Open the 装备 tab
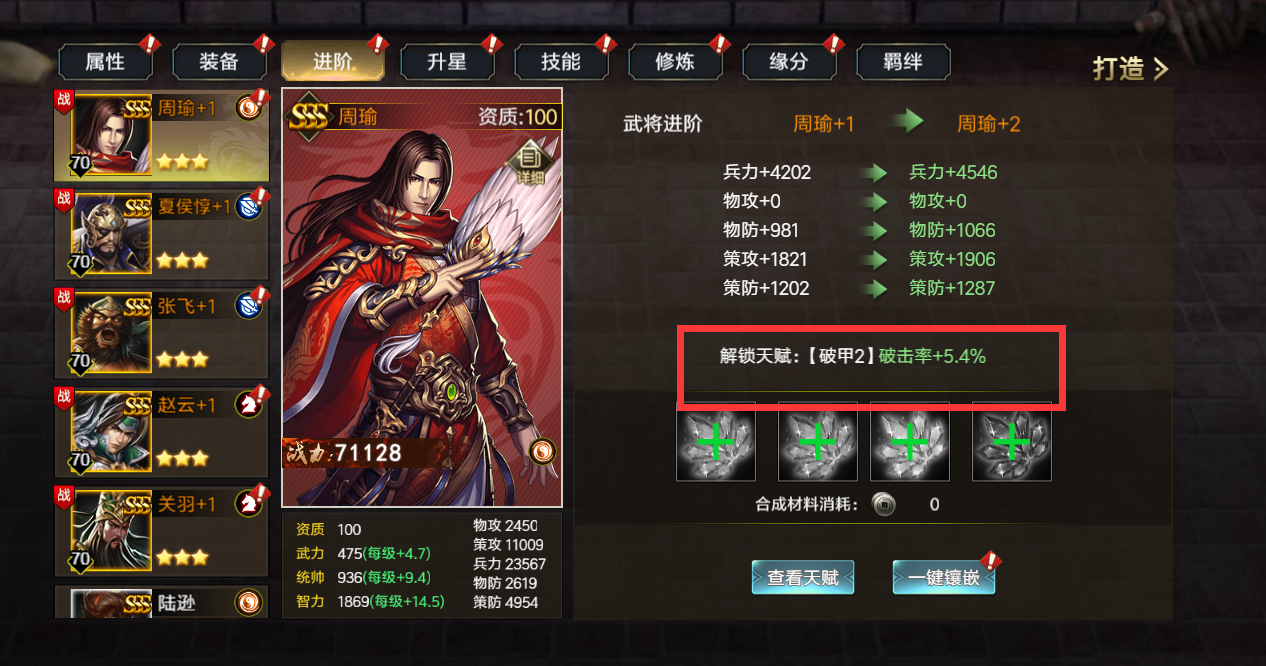Image resolution: width=1266 pixels, height=666 pixels. 219,62
